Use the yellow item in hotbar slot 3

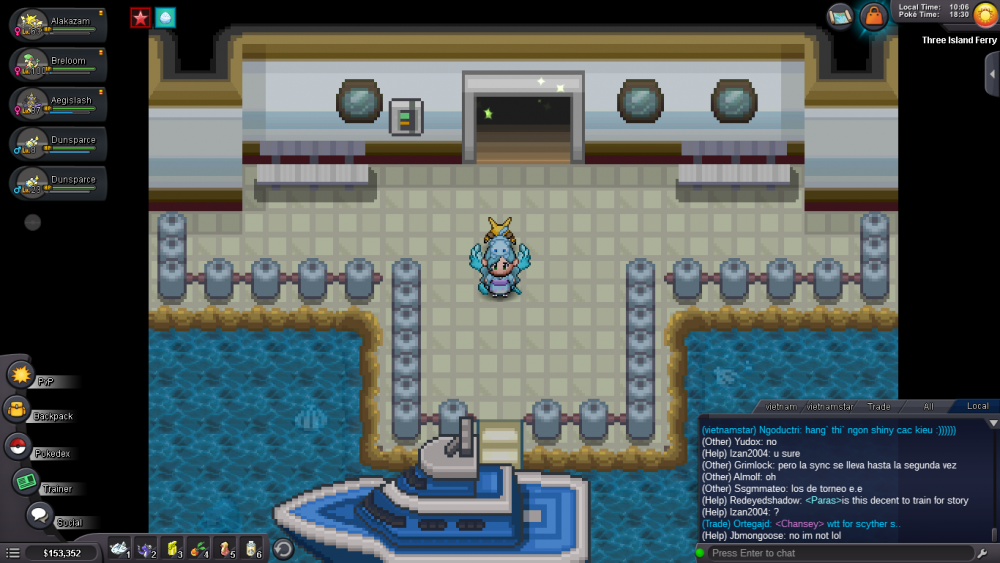click(x=172, y=548)
